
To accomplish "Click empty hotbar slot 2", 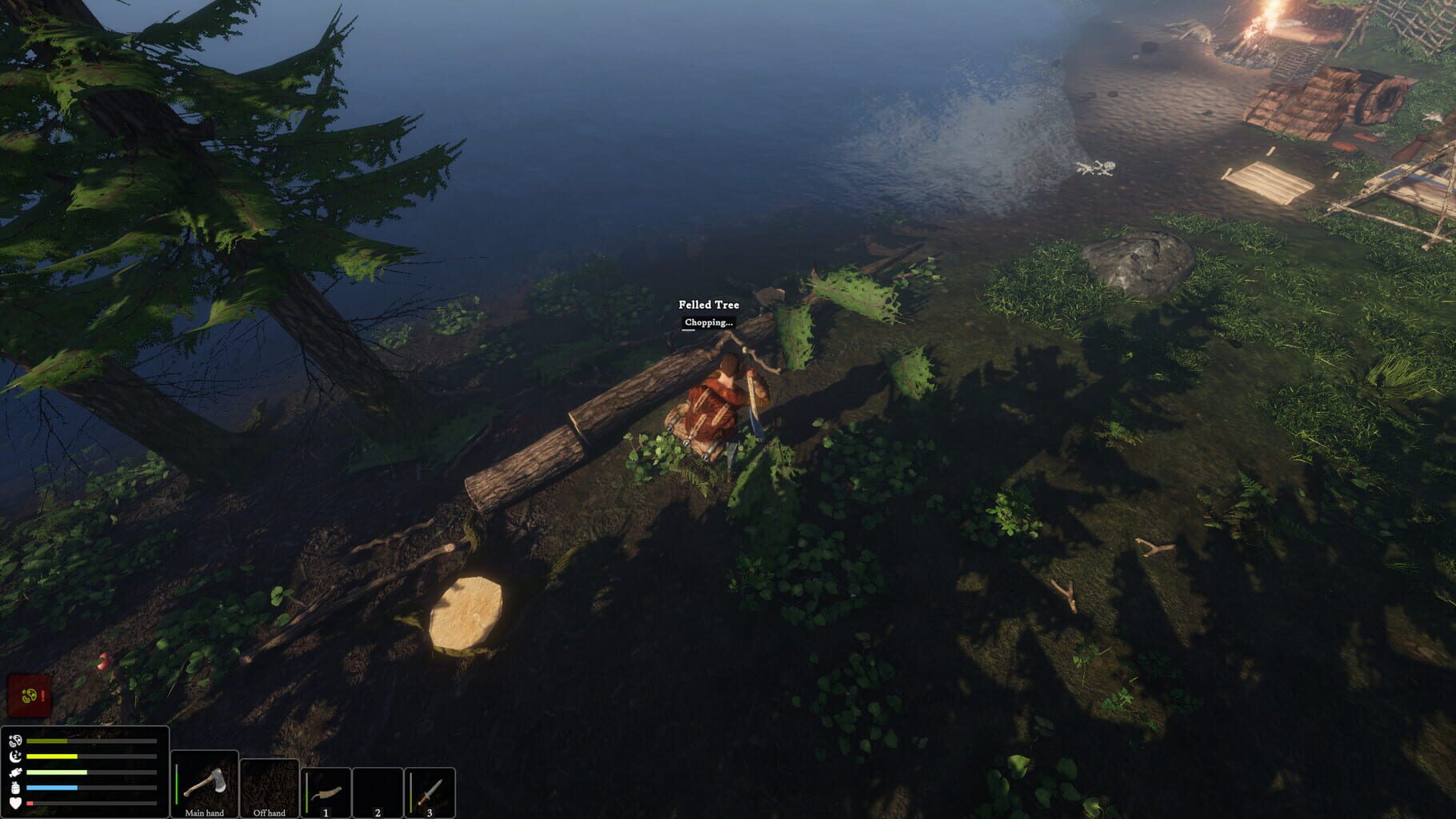I will click(378, 790).
